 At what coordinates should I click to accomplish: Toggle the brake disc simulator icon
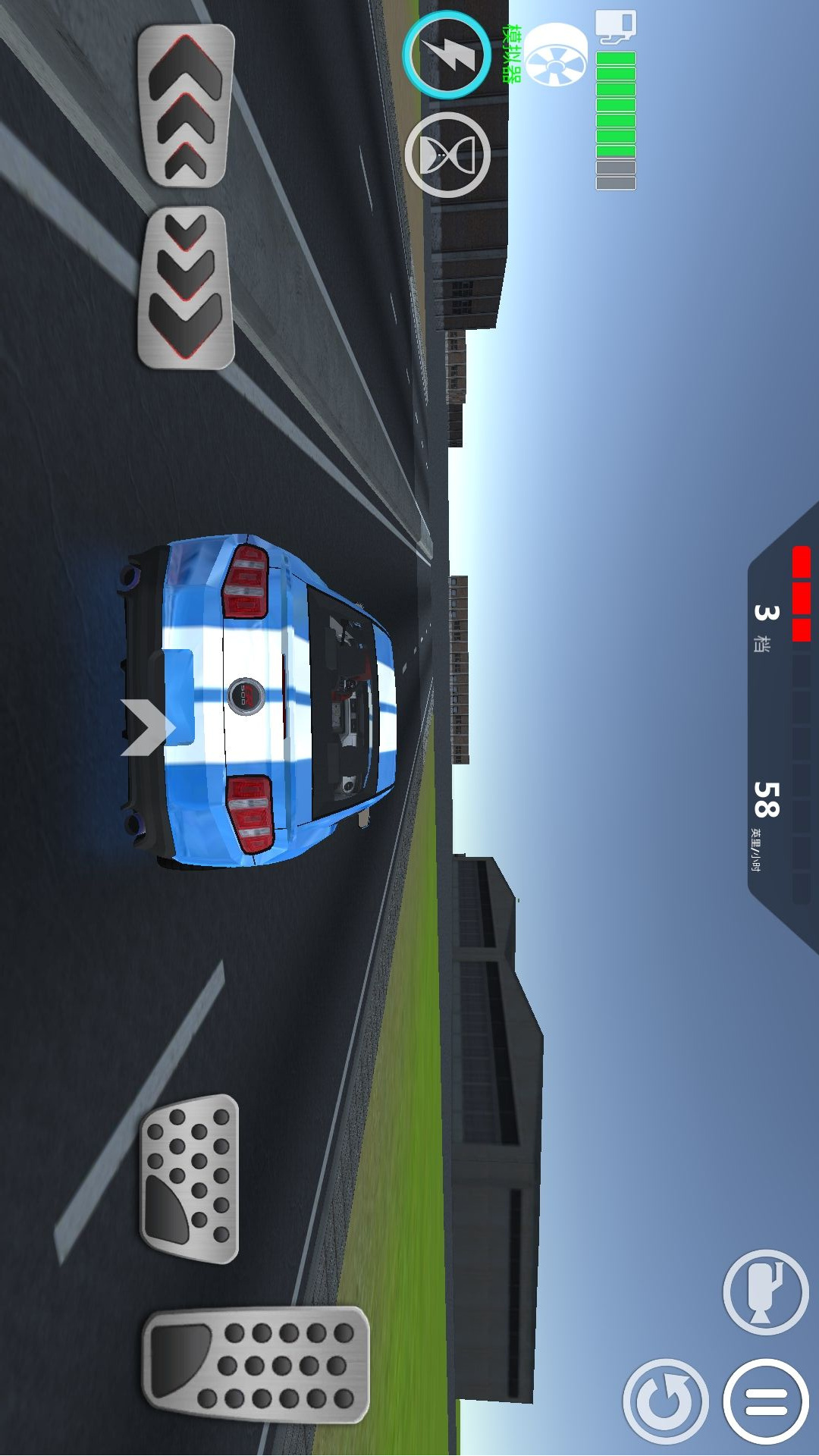point(556,55)
